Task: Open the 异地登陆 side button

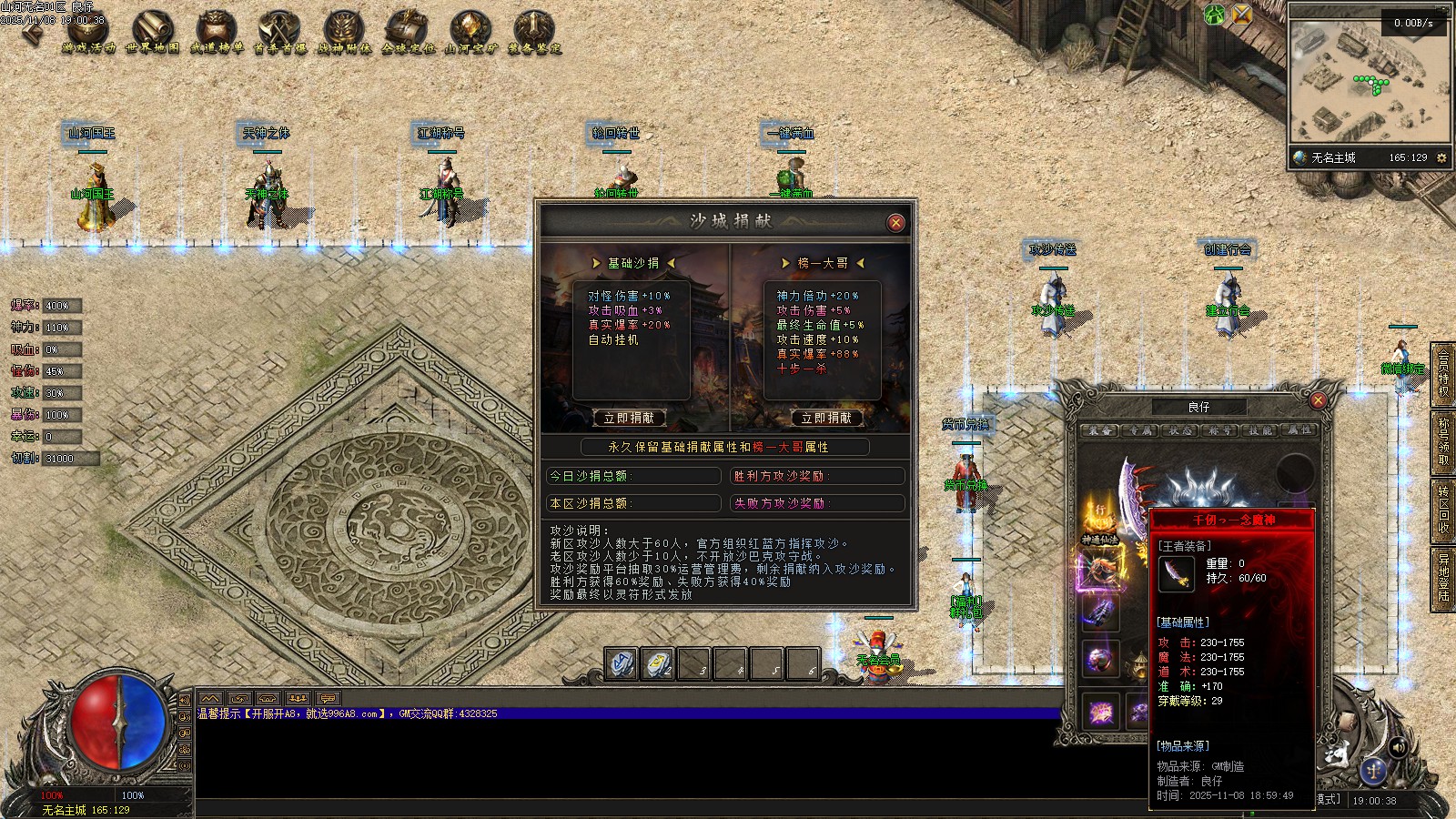Action: tap(1443, 578)
